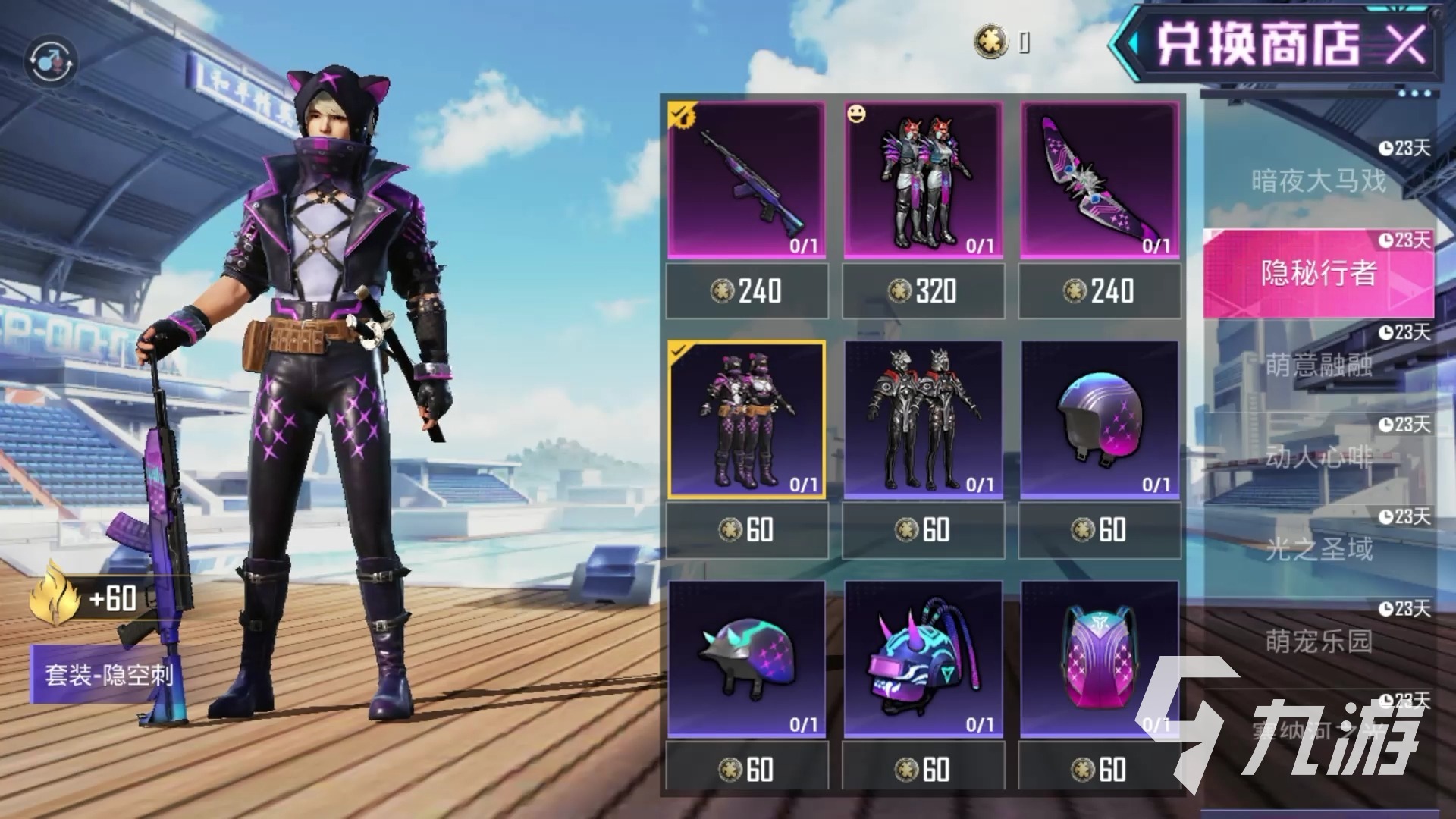Choose the horned skull helmet with braids
Viewport: 1456px width, 819px height.
pyautogui.click(x=923, y=658)
